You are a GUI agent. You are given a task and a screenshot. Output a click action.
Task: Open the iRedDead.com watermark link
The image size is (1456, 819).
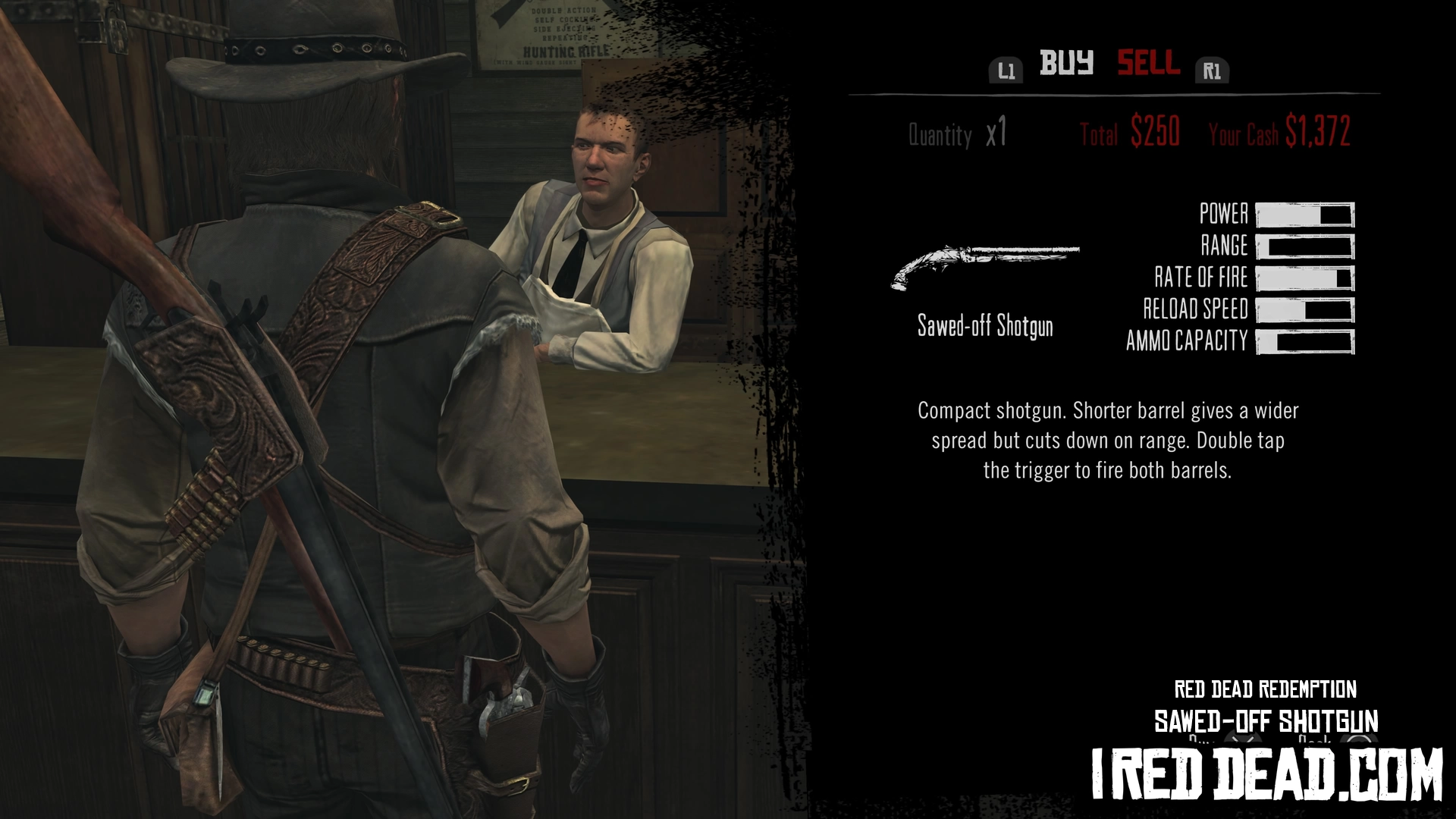1266,773
